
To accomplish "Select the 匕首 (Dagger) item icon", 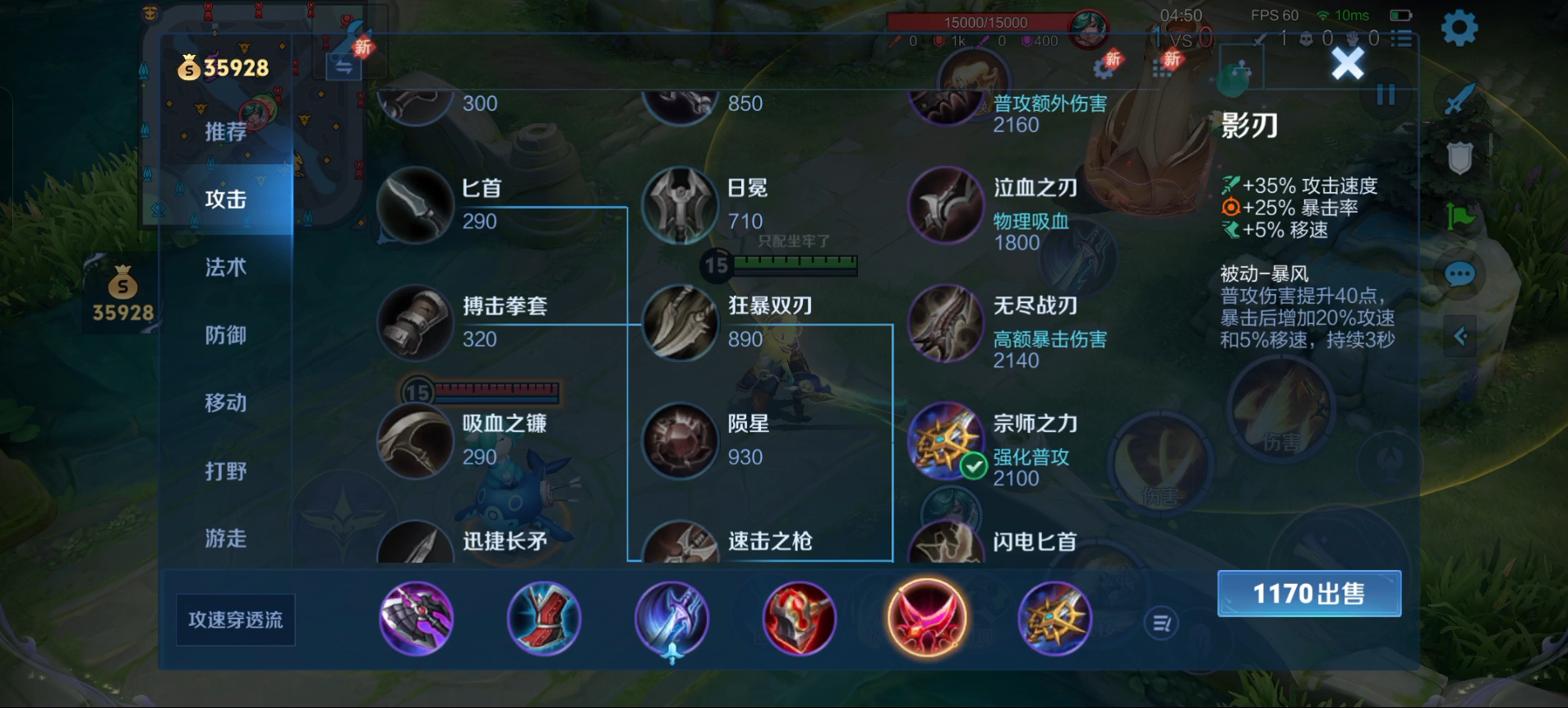I will tap(416, 205).
